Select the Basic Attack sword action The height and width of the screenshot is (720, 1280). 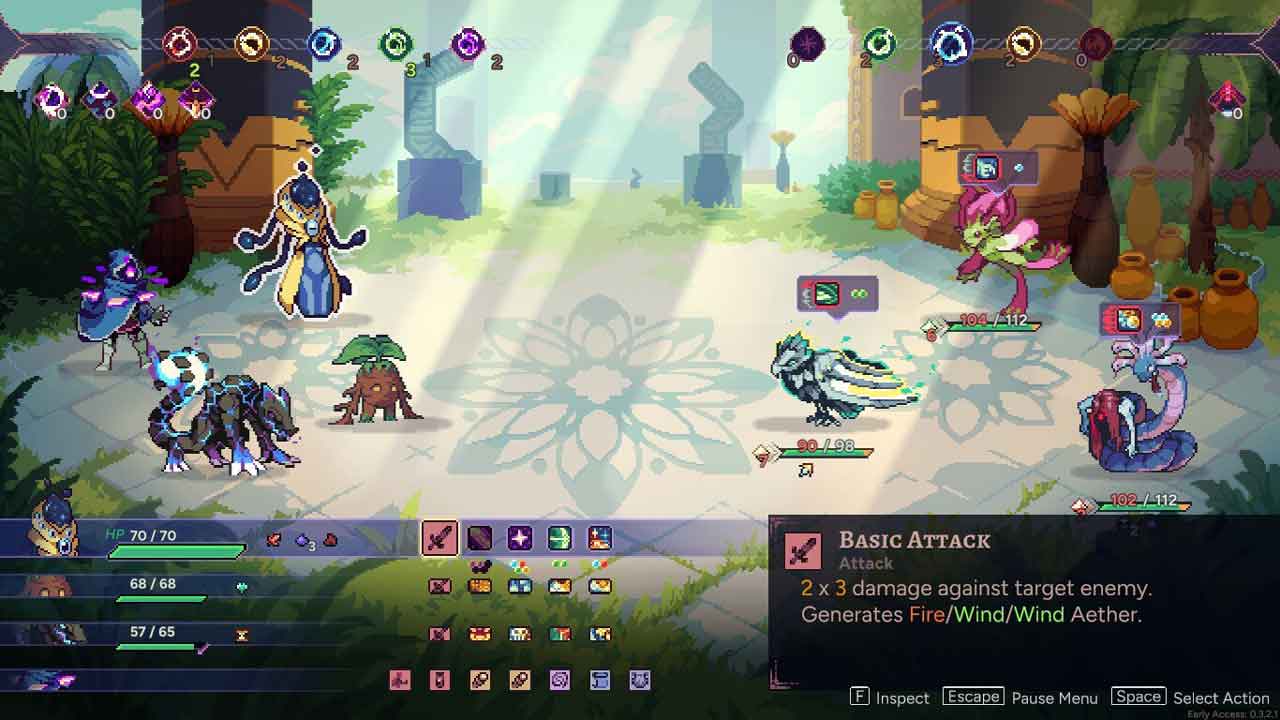tap(439, 539)
